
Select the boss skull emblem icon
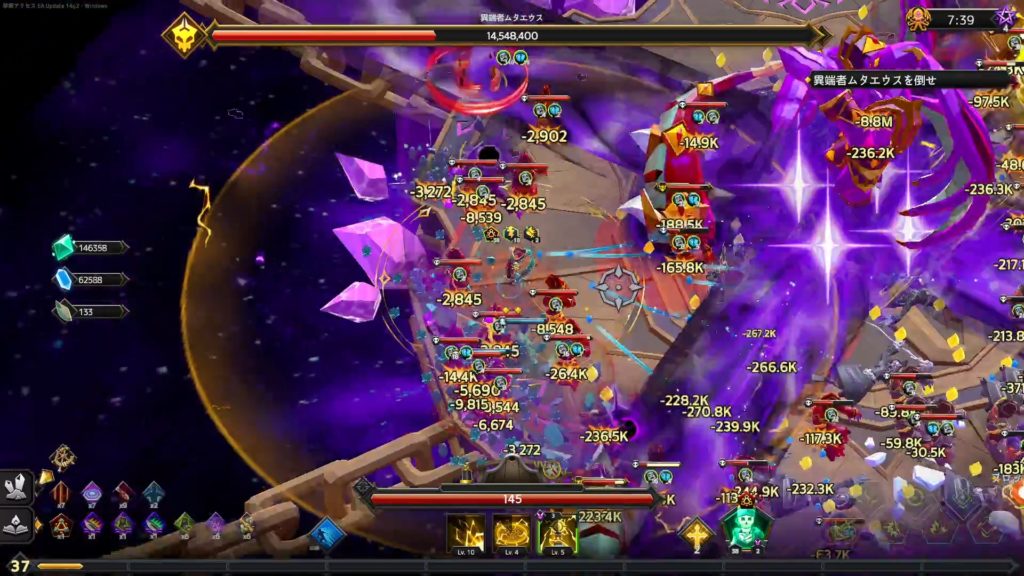click(185, 35)
